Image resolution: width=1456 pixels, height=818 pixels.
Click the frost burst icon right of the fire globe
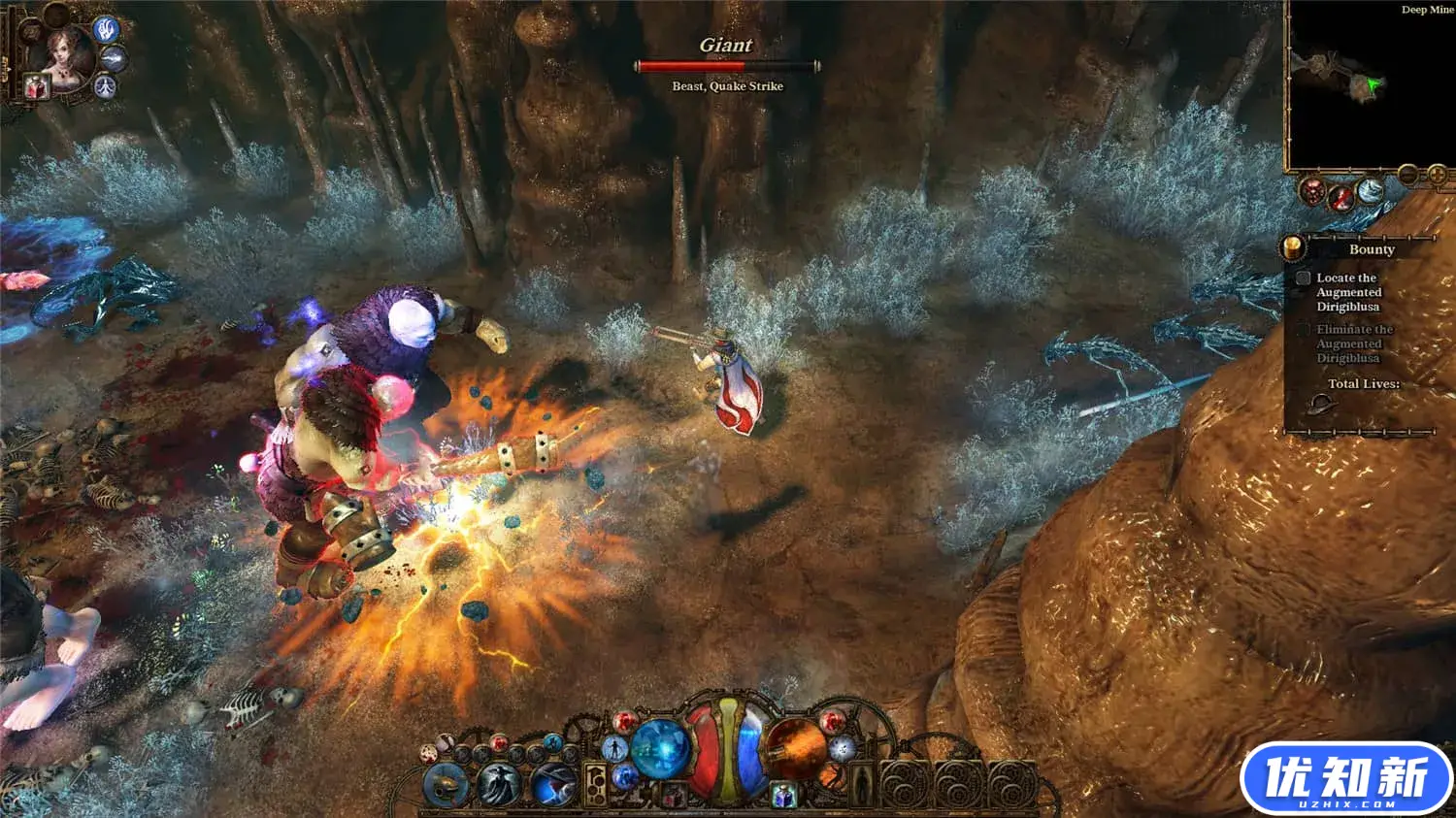click(841, 748)
